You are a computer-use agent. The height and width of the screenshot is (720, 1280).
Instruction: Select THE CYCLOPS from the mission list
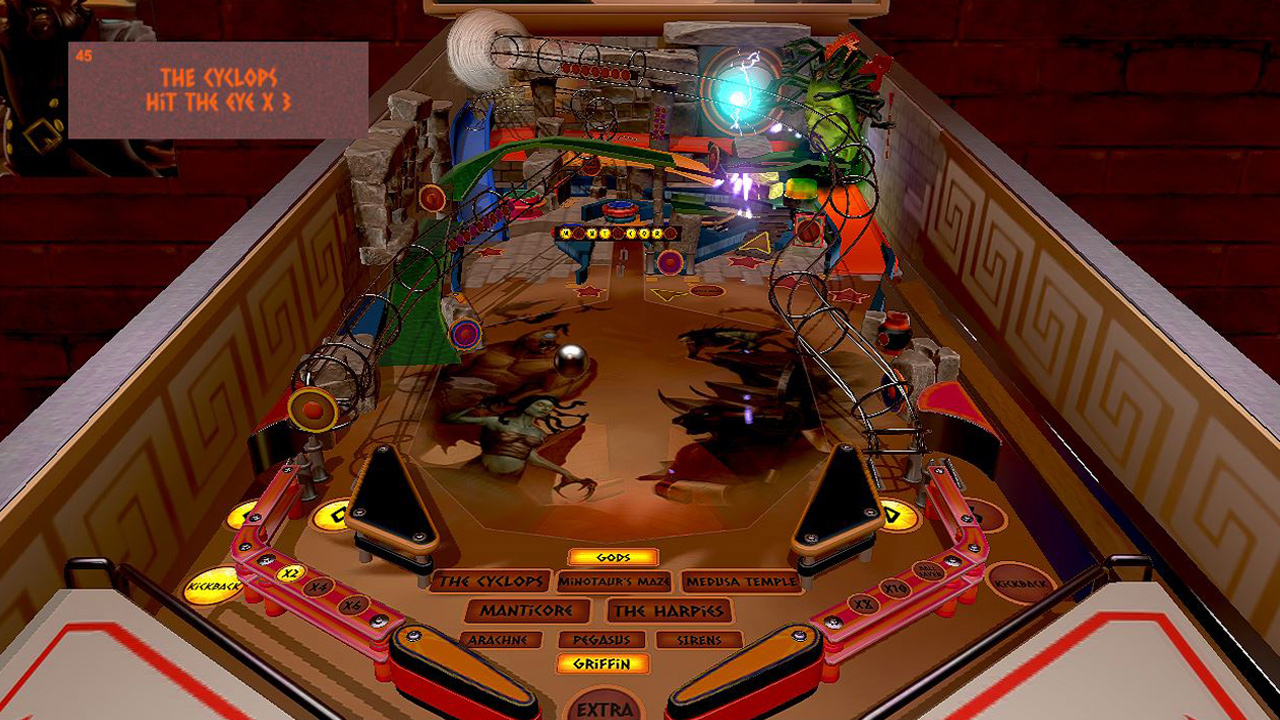click(491, 581)
